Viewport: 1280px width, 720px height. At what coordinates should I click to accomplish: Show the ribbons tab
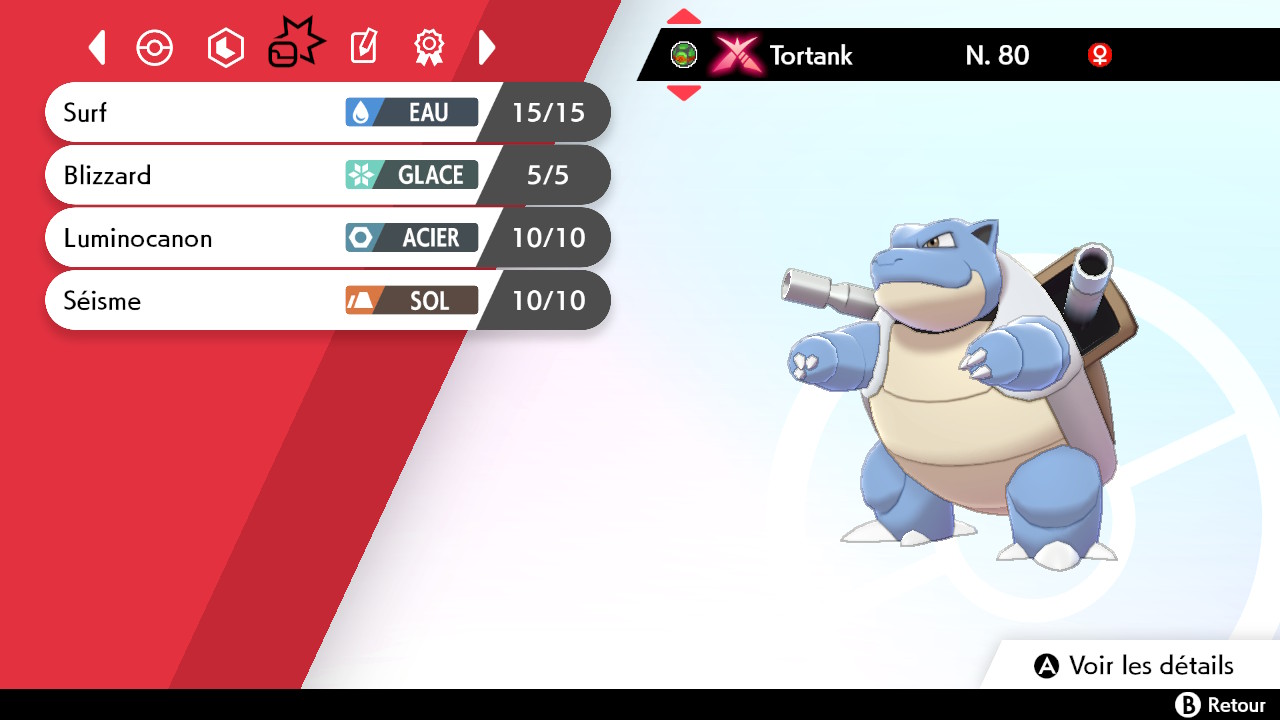[429, 47]
